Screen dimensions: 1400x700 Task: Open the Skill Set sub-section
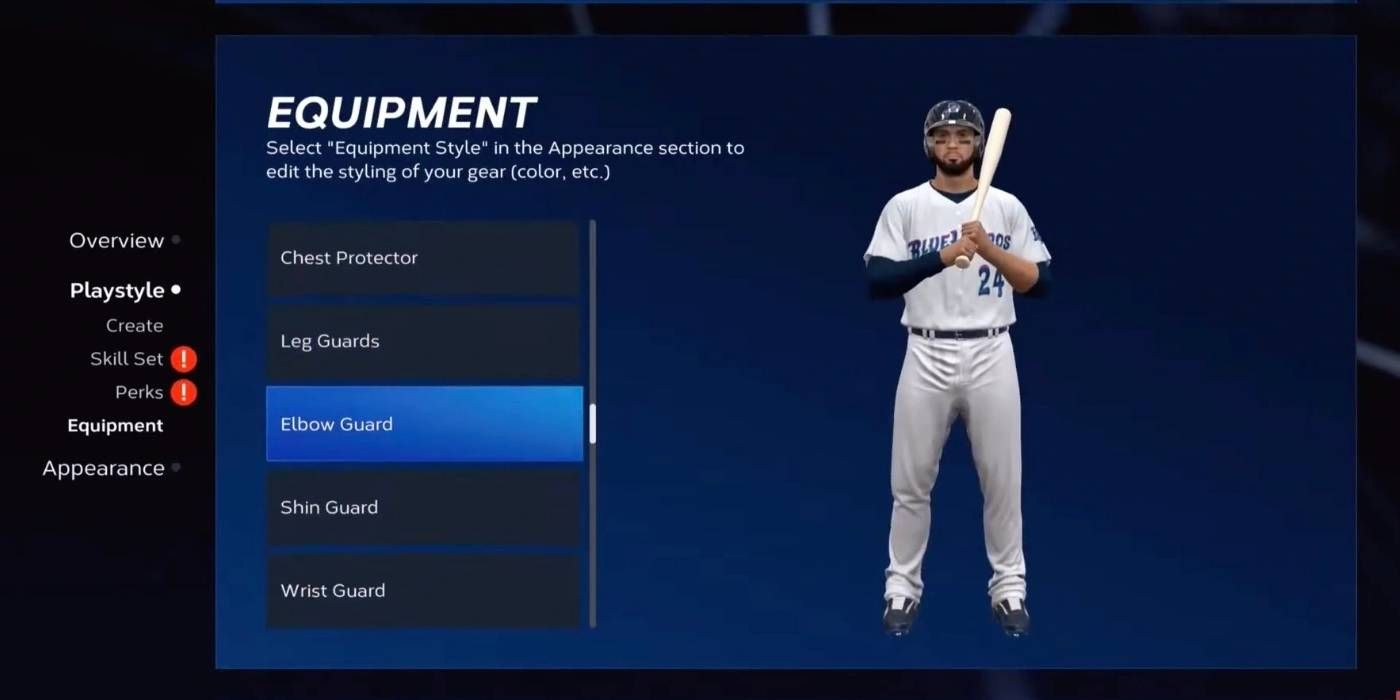(127, 360)
